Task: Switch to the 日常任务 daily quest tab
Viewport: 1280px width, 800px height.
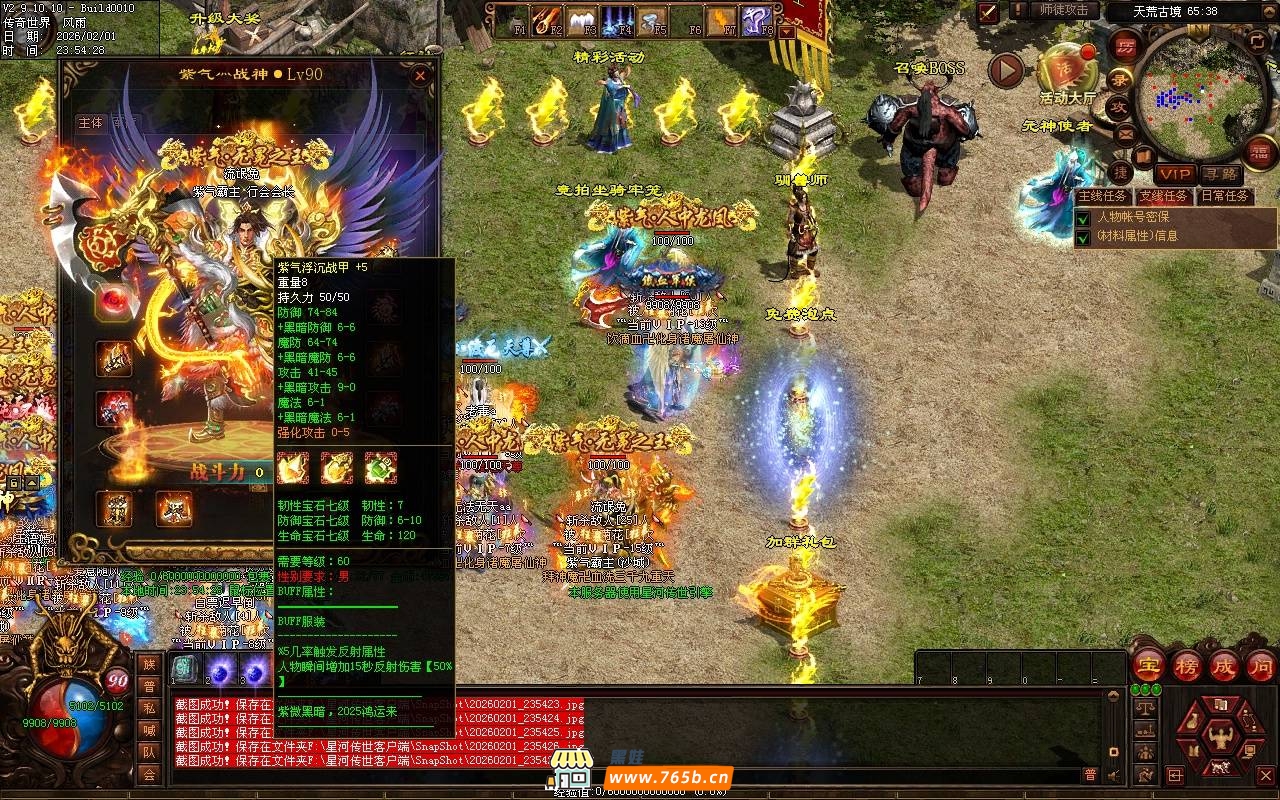Action: click(x=1224, y=196)
